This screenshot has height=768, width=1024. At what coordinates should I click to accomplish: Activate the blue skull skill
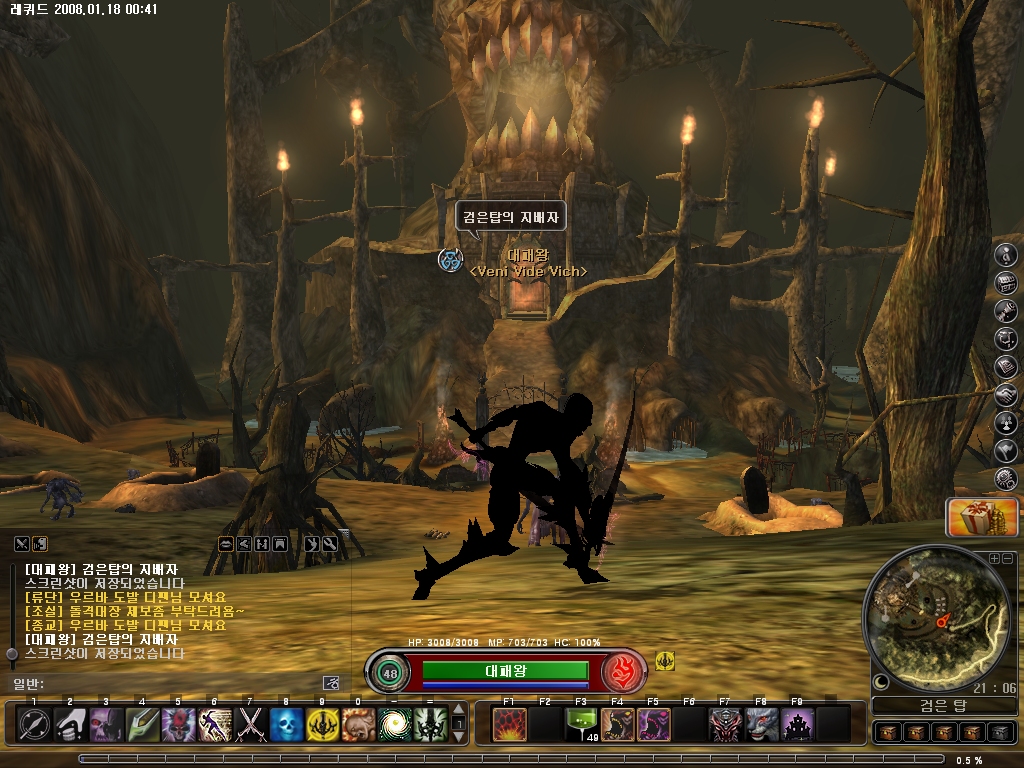coord(286,724)
